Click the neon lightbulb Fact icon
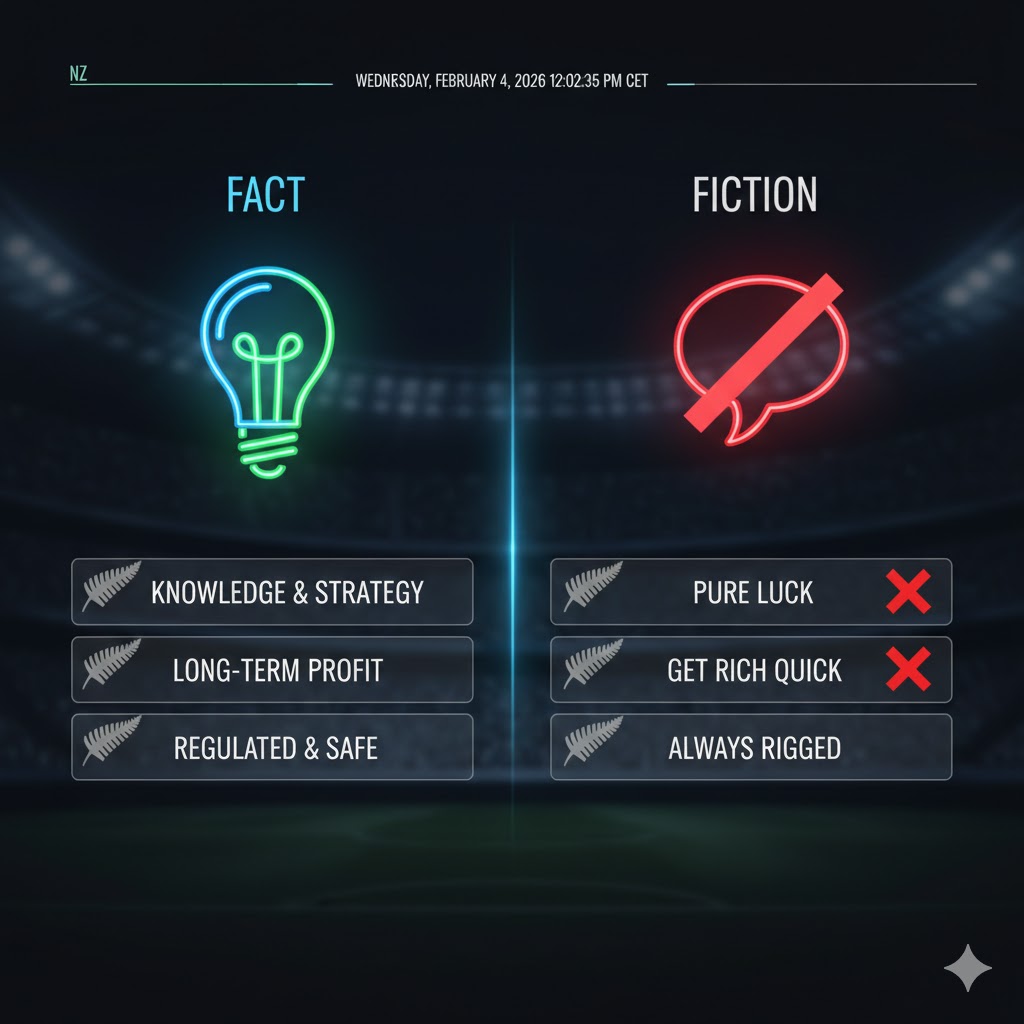Image resolution: width=1024 pixels, height=1024 pixels. pos(267,370)
